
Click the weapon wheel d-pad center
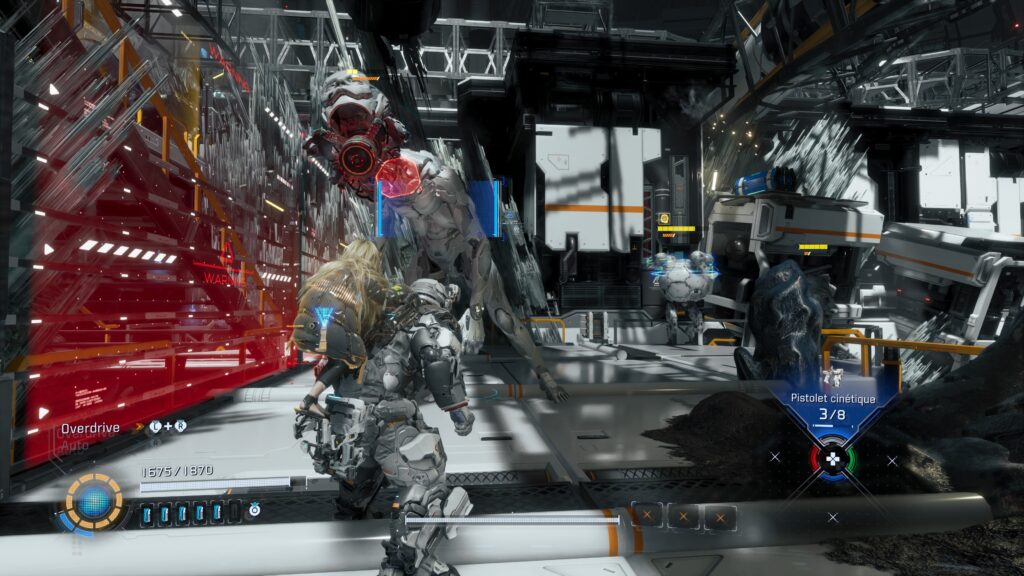click(832, 459)
